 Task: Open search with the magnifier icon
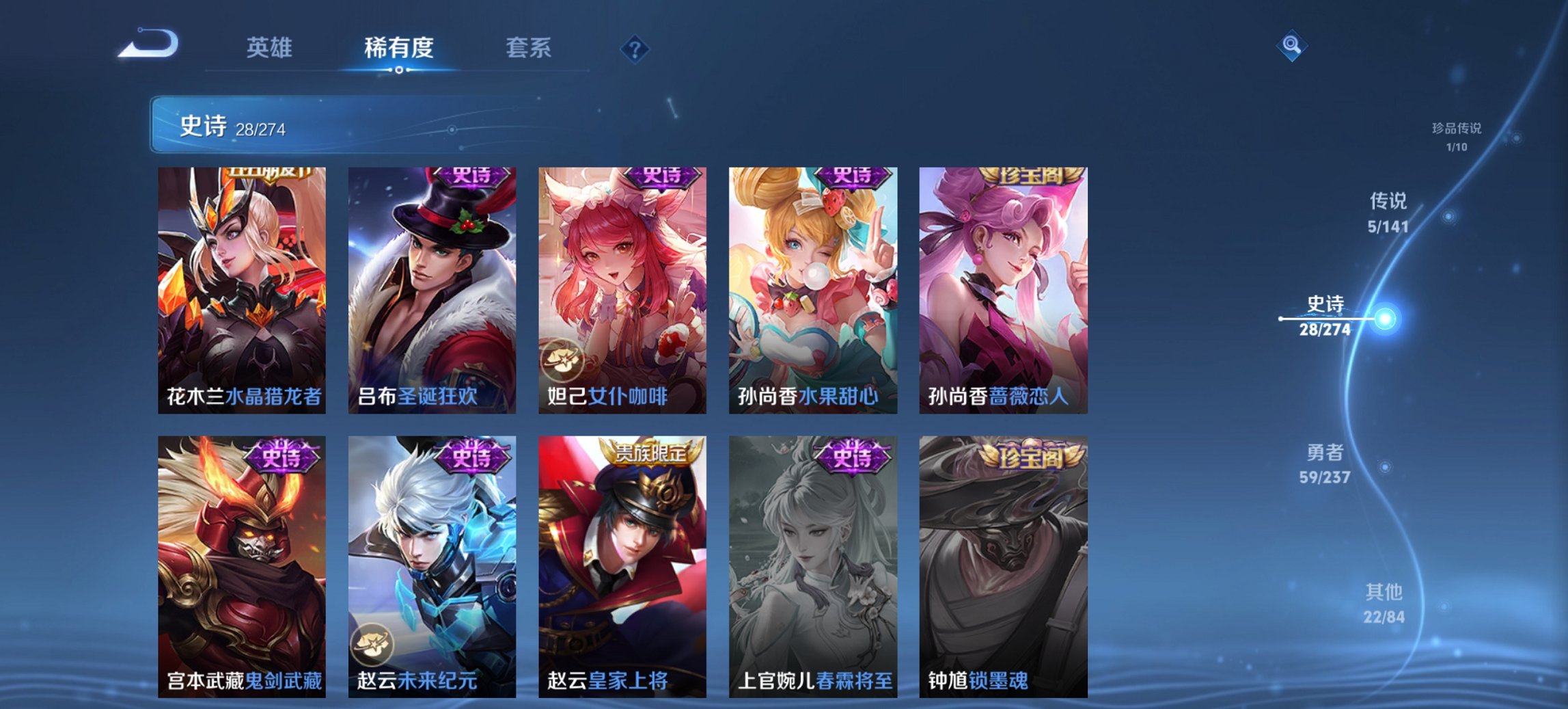[x=1290, y=45]
